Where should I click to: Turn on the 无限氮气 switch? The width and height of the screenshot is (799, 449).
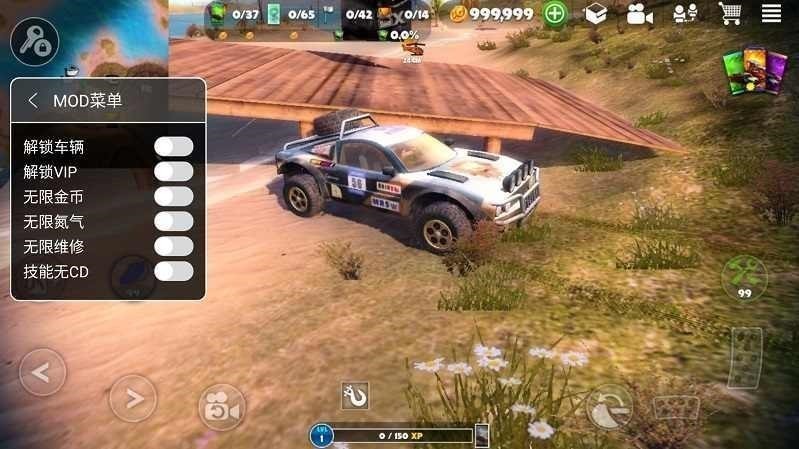(173, 222)
